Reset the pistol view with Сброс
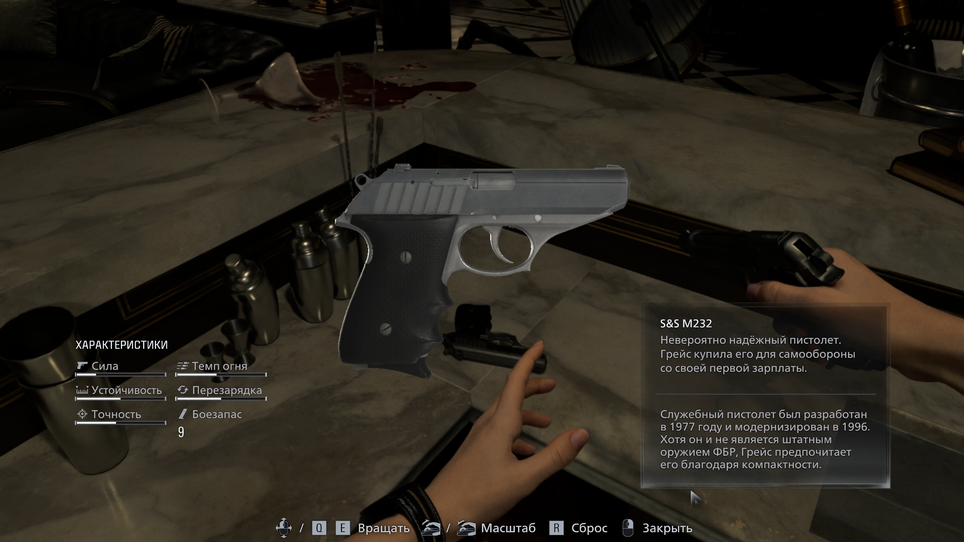The width and height of the screenshot is (964, 542). tap(587, 528)
